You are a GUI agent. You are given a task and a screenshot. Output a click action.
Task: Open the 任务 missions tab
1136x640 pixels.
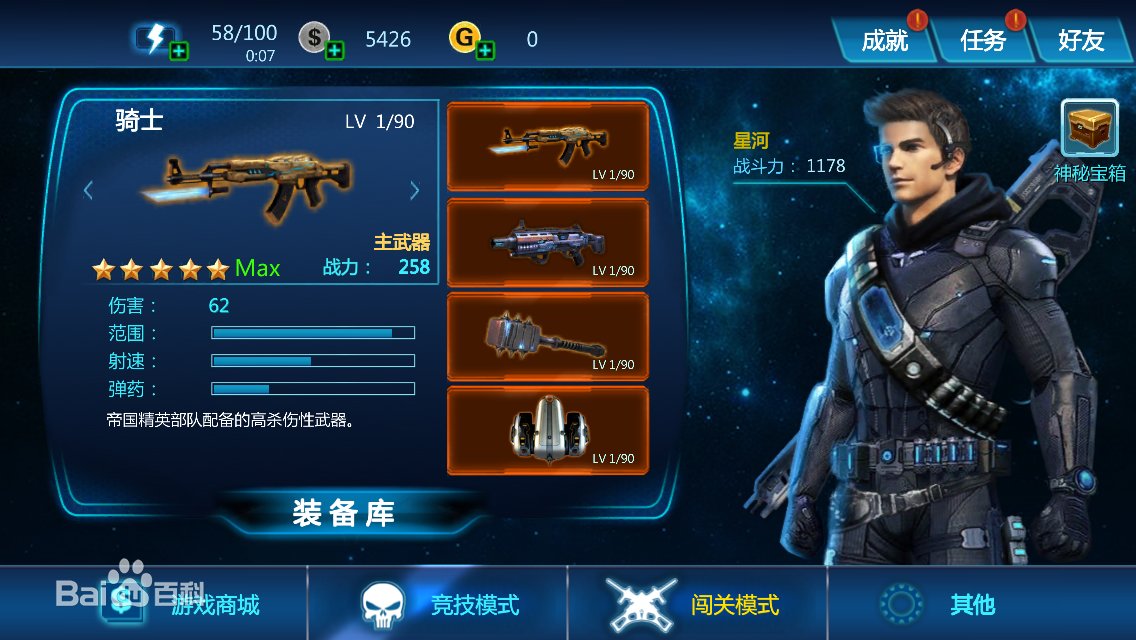(x=982, y=40)
